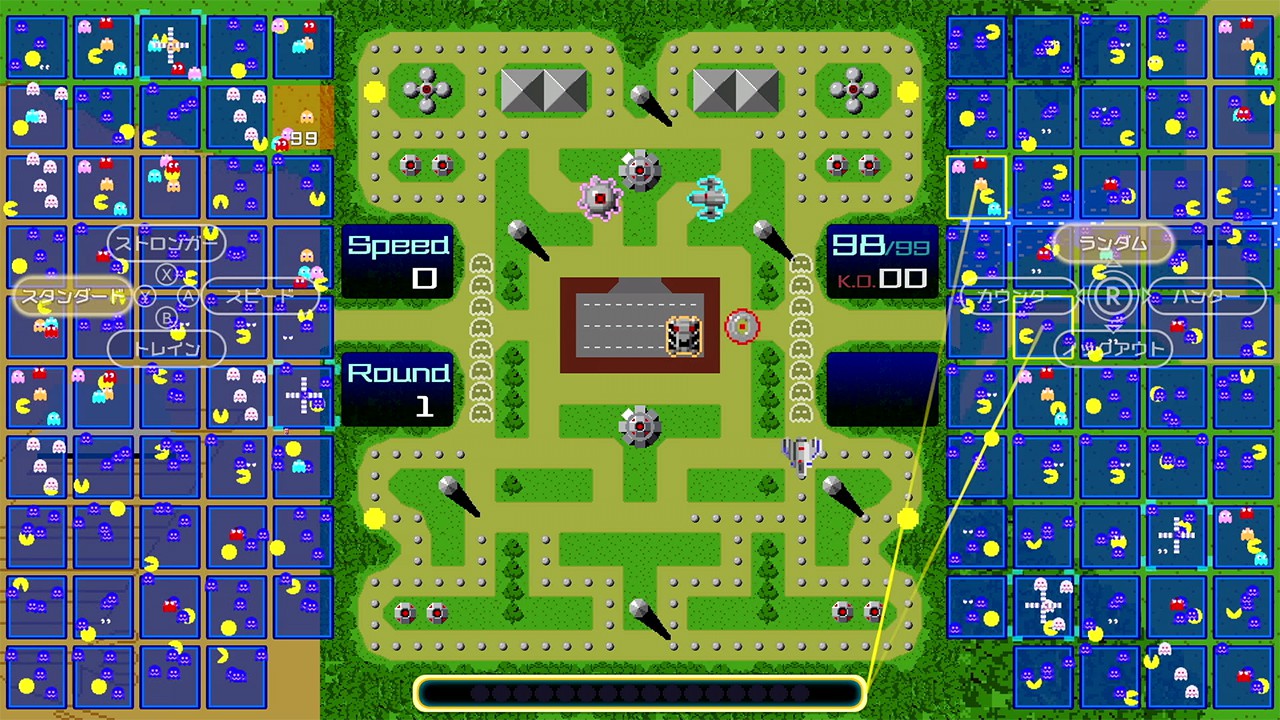The height and width of the screenshot is (720, 1280).
Task: Set targeting to ランダム (Random)
Action: [1113, 243]
